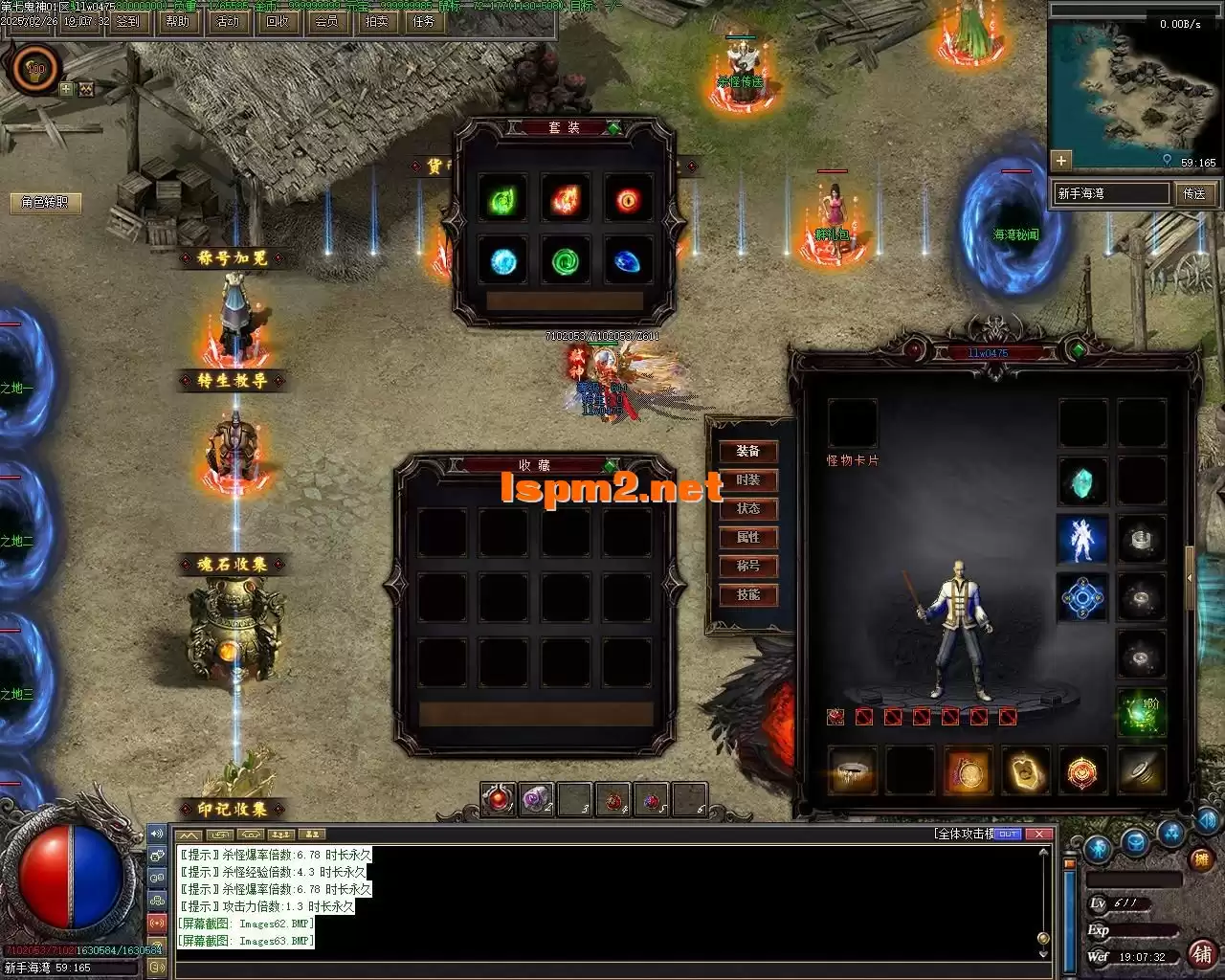This screenshot has height=980, width=1225.
Task: Use the red potion in hotbar slot 1
Action: pyautogui.click(x=498, y=799)
